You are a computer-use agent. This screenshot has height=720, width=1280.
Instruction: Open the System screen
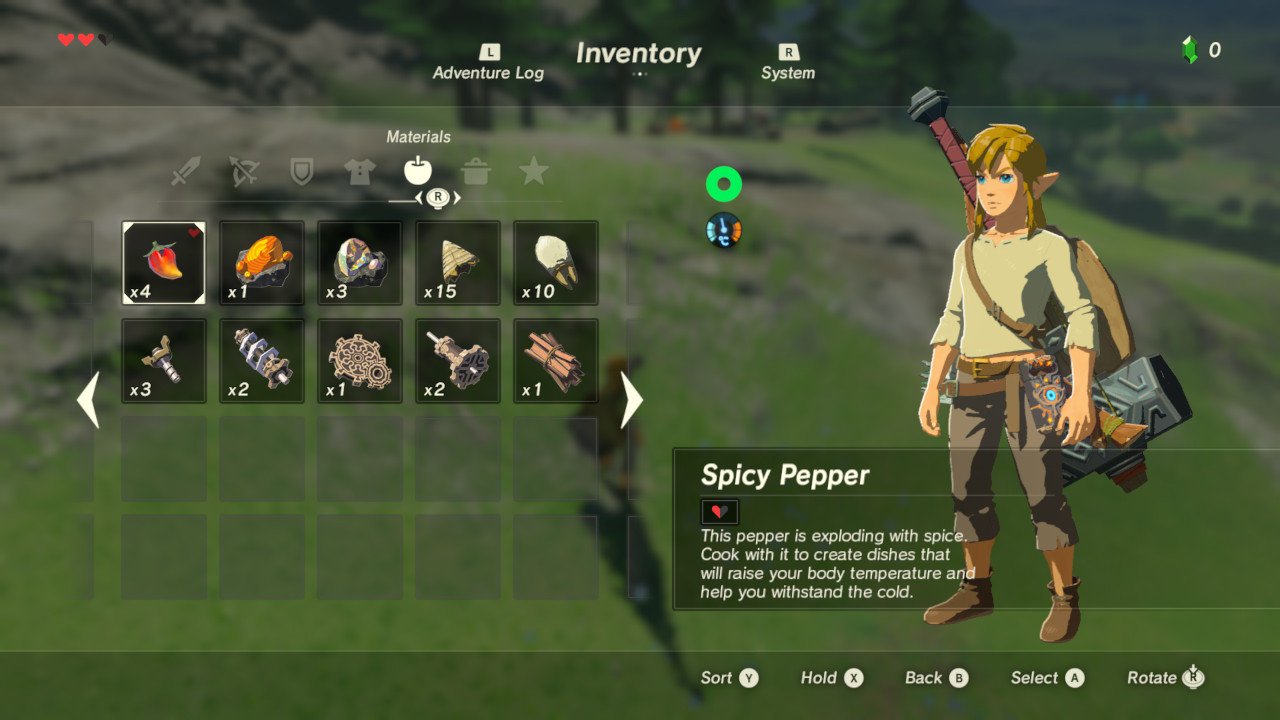[x=788, y=63]
